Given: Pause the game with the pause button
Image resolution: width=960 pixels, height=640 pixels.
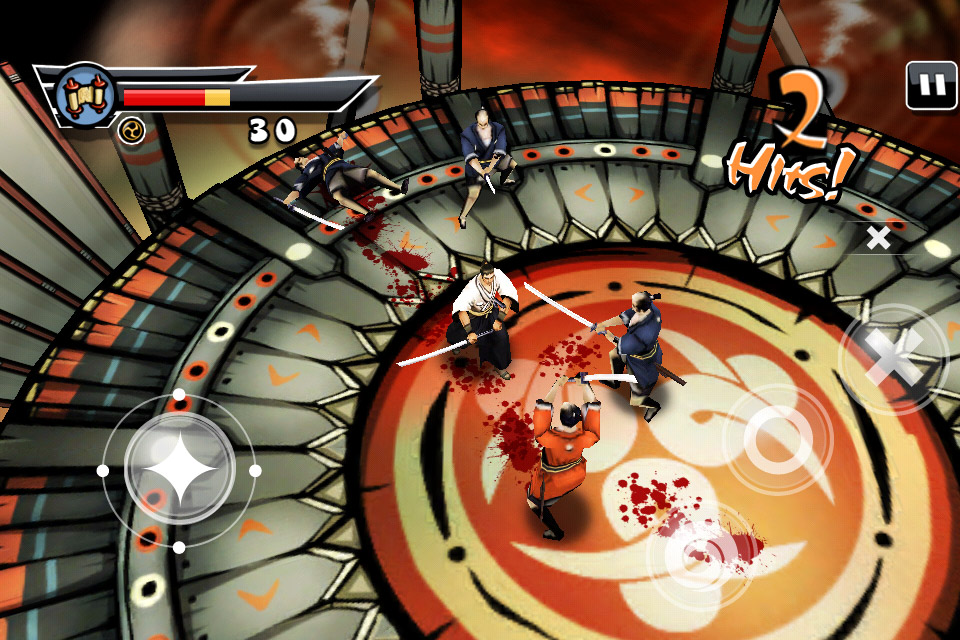Looking at the screenshot, I should (931, 86).
